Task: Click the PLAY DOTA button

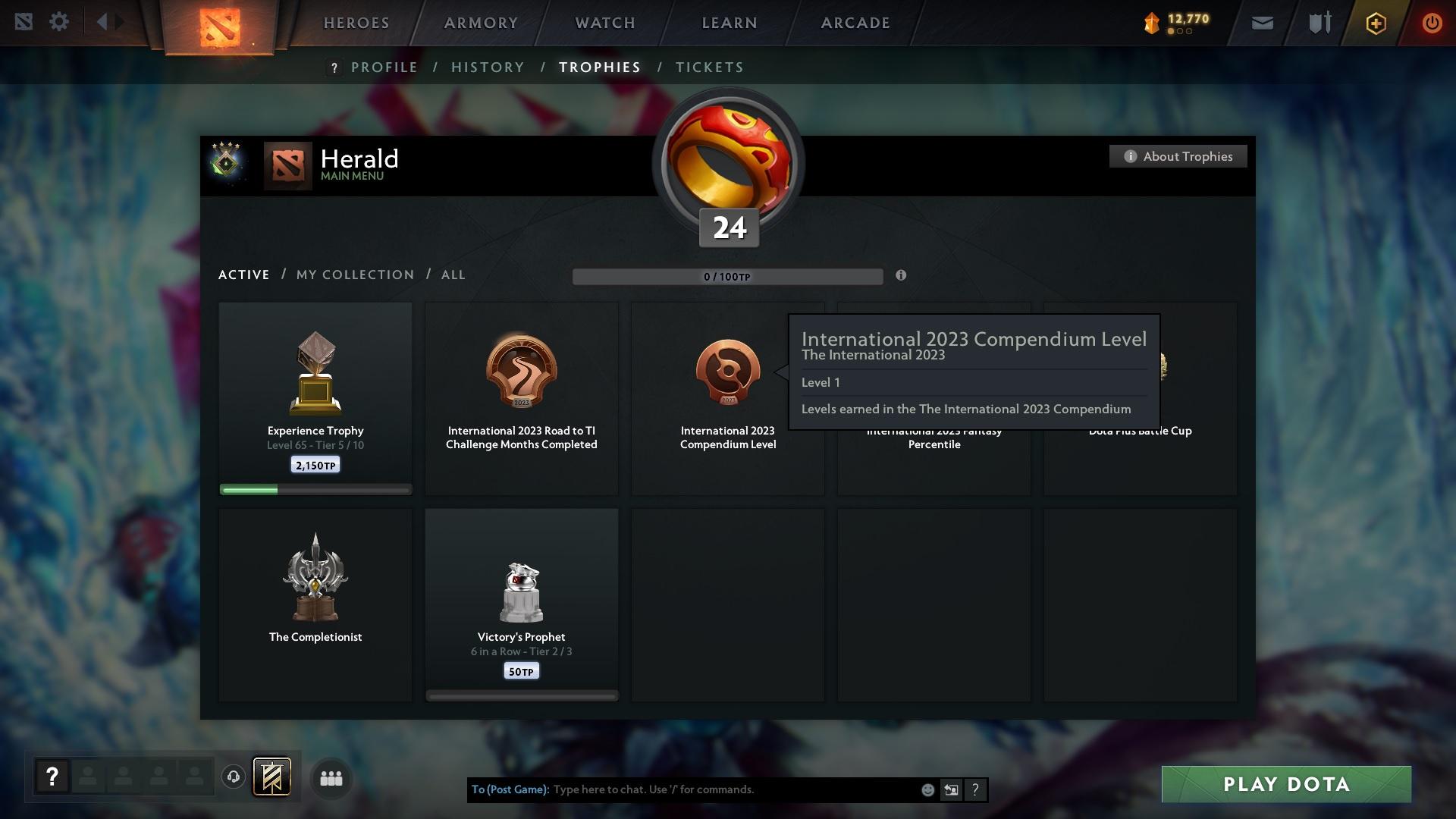Action: [x=1285, y=785]
